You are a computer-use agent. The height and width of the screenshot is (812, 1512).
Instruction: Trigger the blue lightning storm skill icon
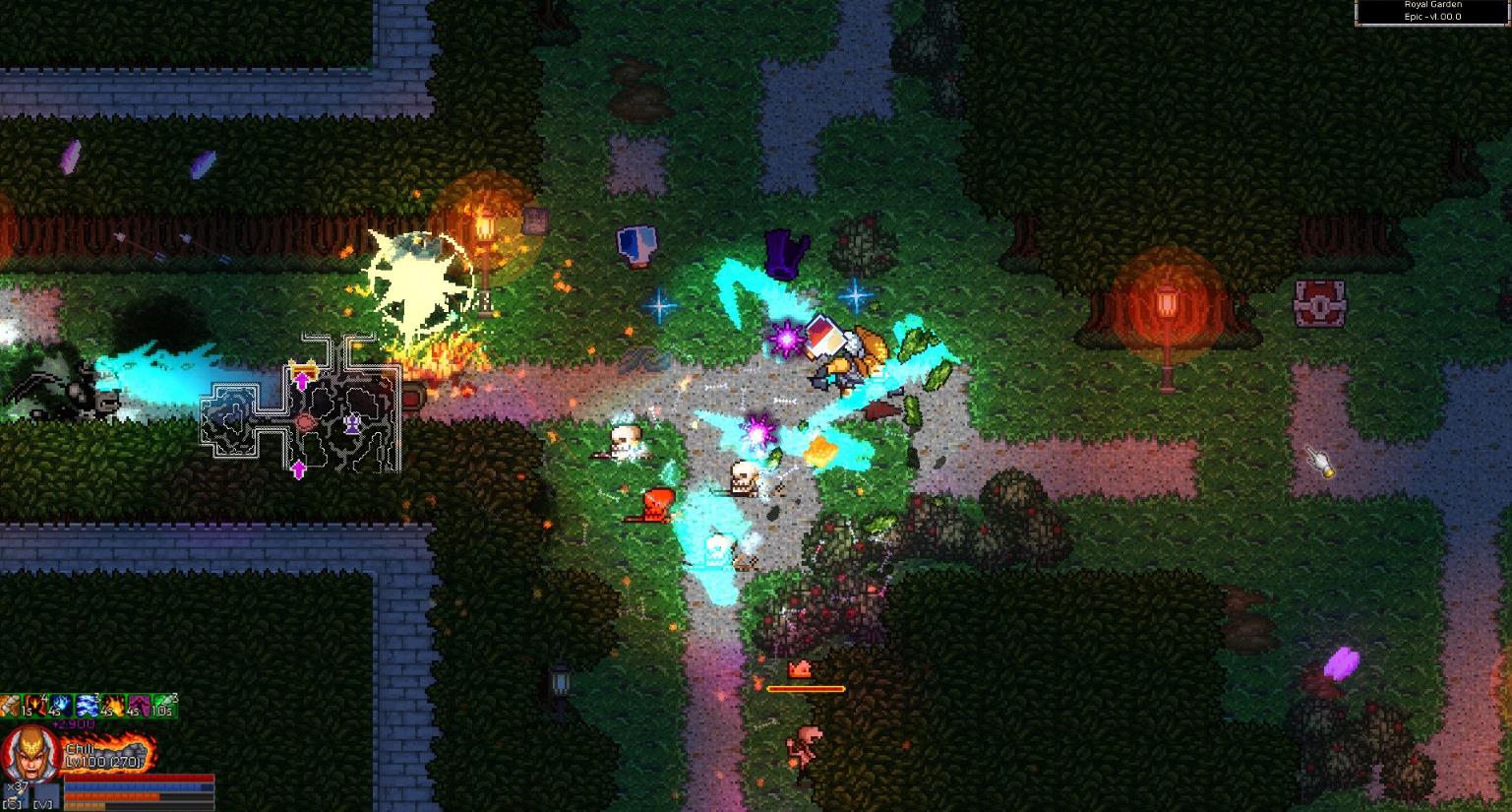tap(88, 705)
